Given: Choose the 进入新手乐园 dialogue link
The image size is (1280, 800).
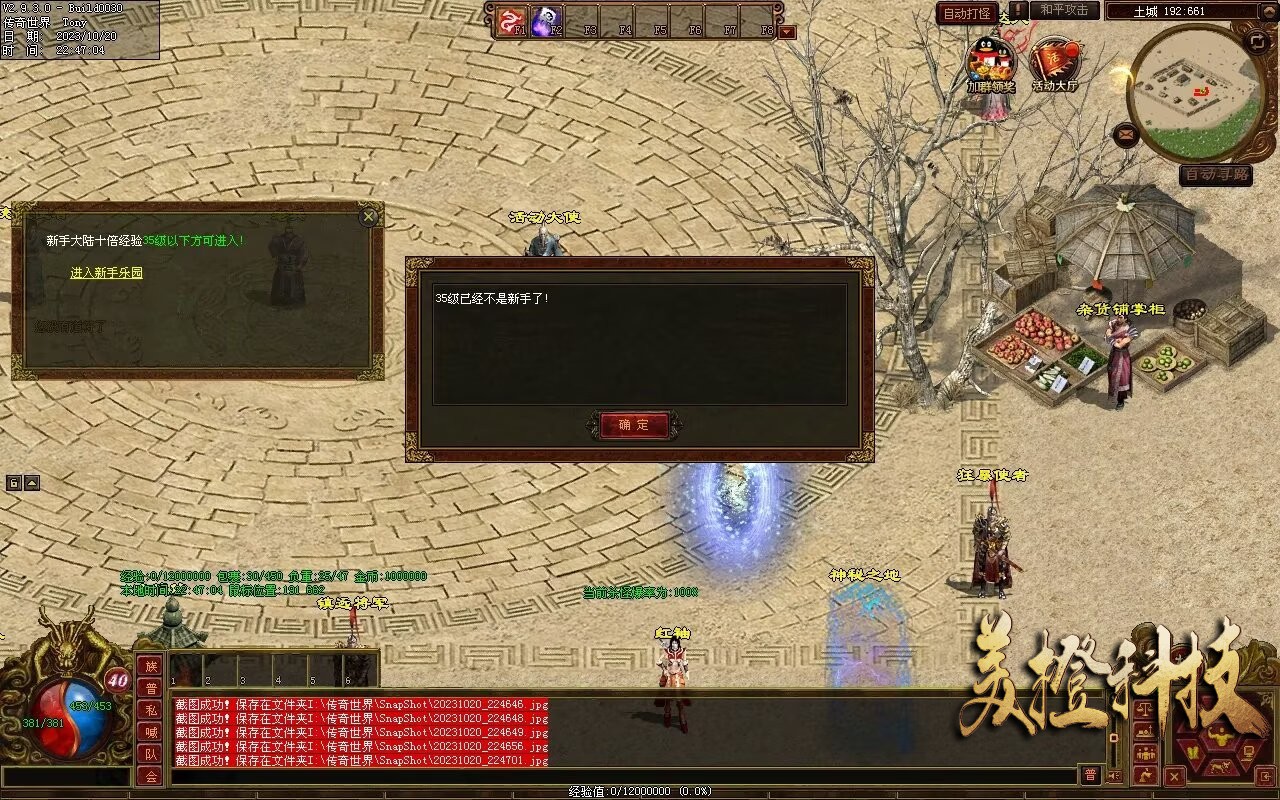Looking at the screenshot, I should (x=106, y=273).
